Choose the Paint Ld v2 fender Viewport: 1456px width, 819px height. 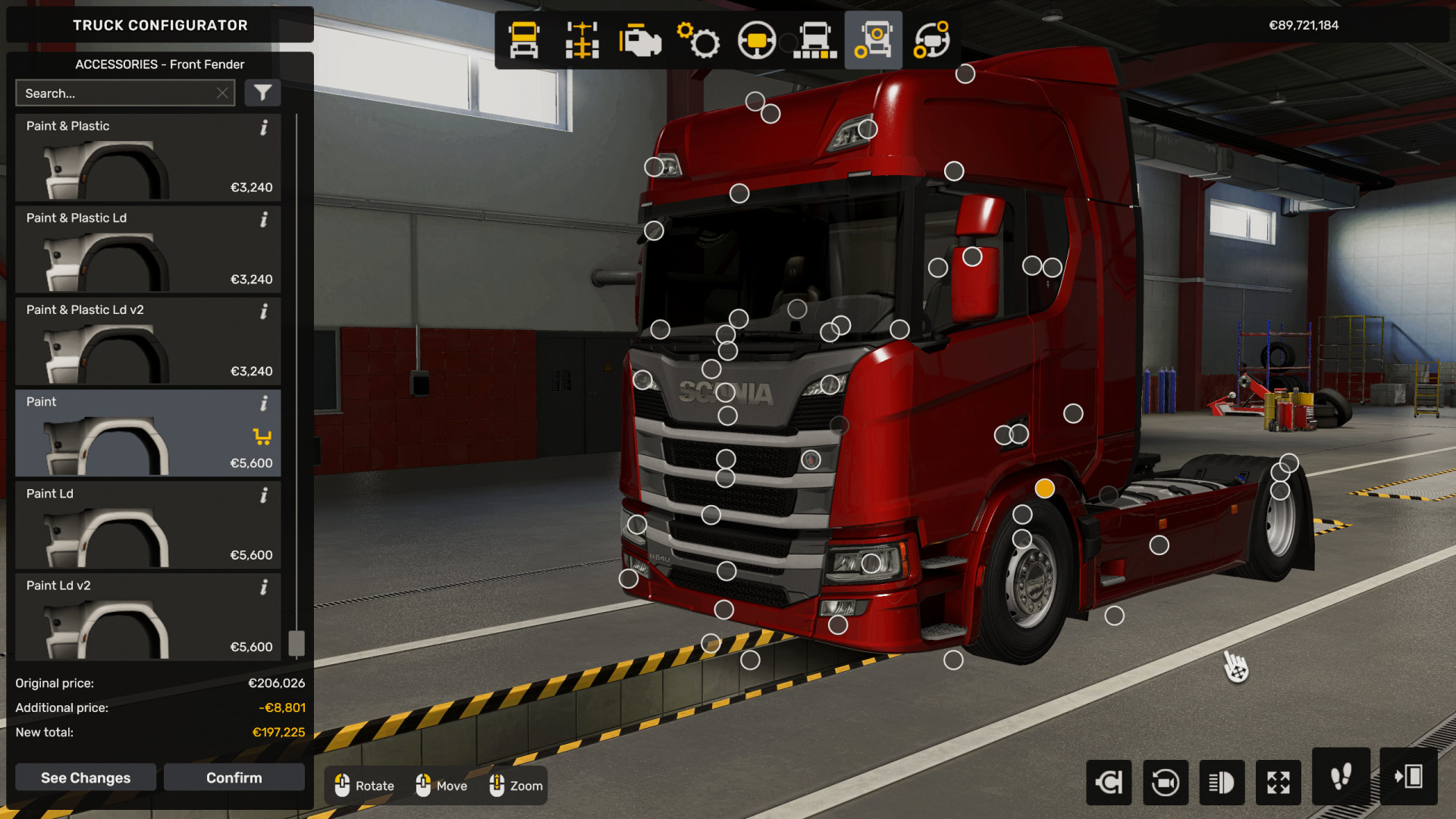click(148, 617)
